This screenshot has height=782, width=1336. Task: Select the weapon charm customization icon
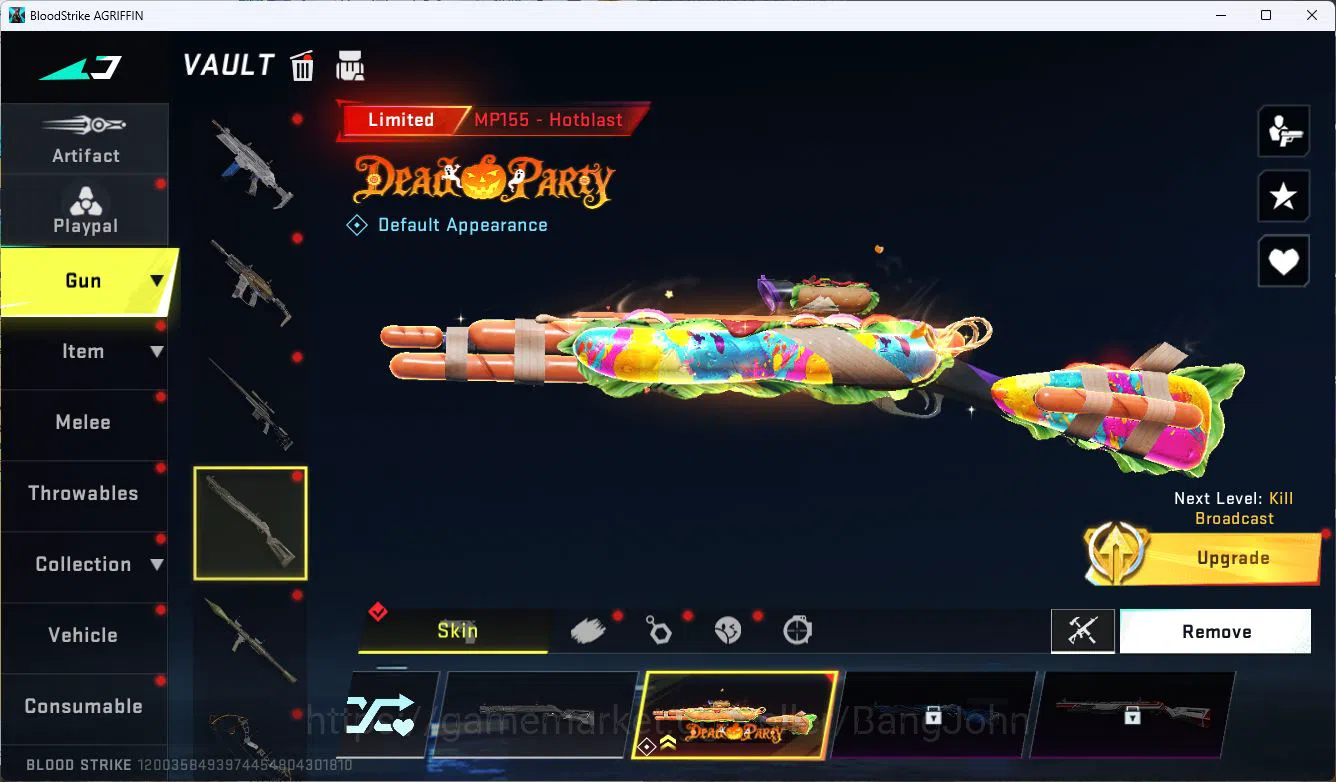(658, 628)
